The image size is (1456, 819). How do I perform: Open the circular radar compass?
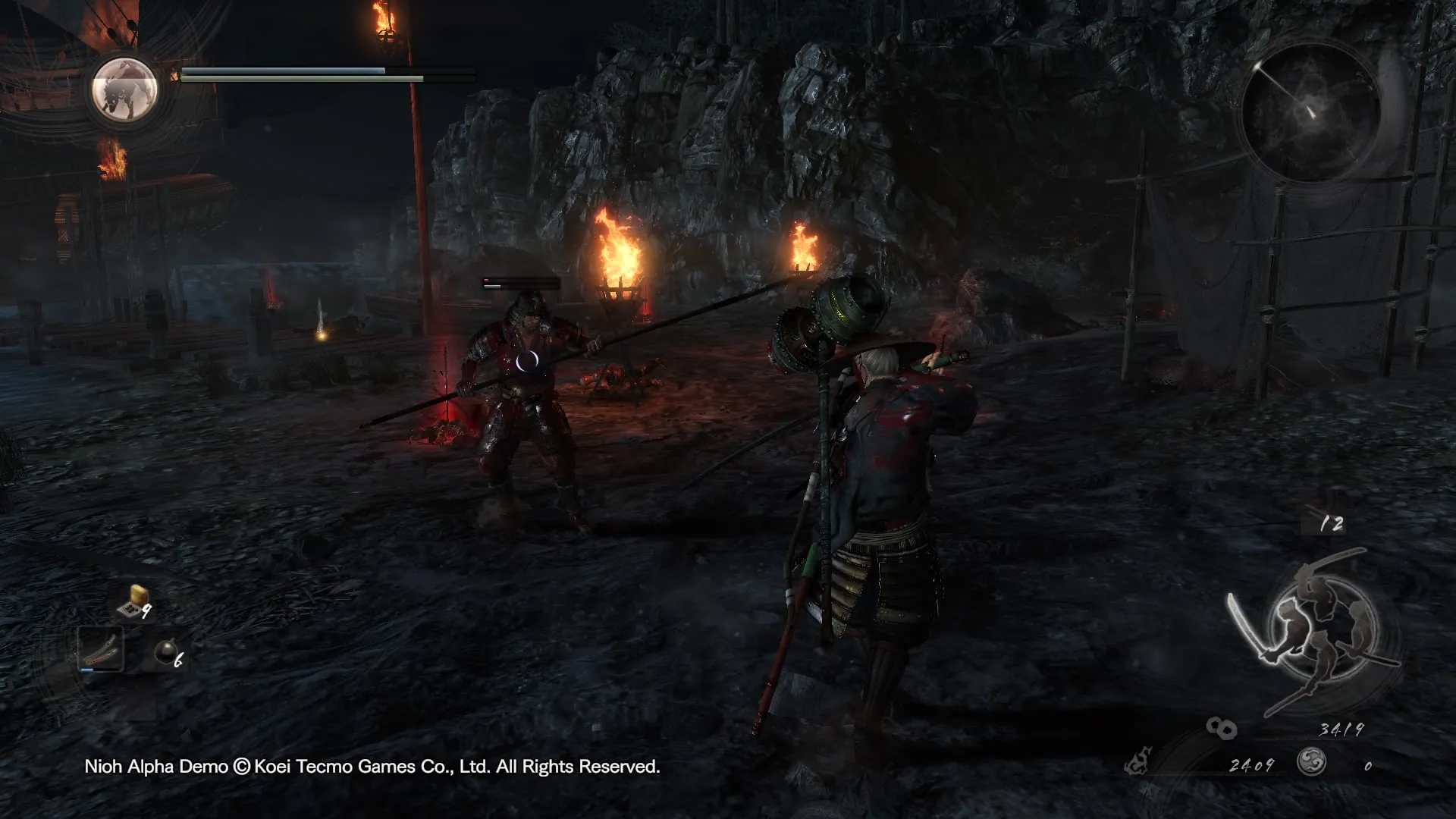[1310, 109]
